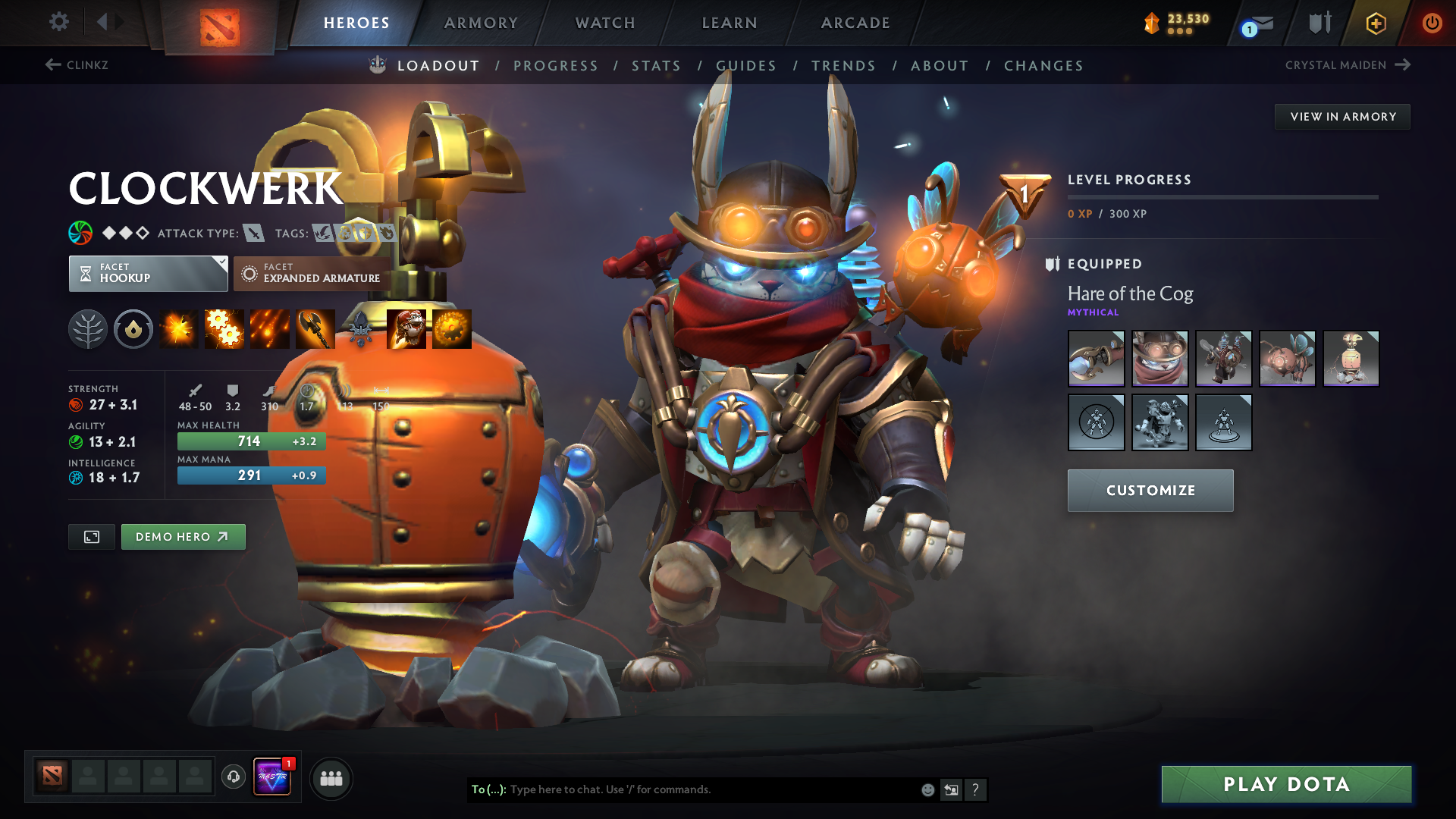The width and height of the screenshot is (1456, 819).
Task: Click the Rocket Flare ability icon
Action: (x=270, y=328)
